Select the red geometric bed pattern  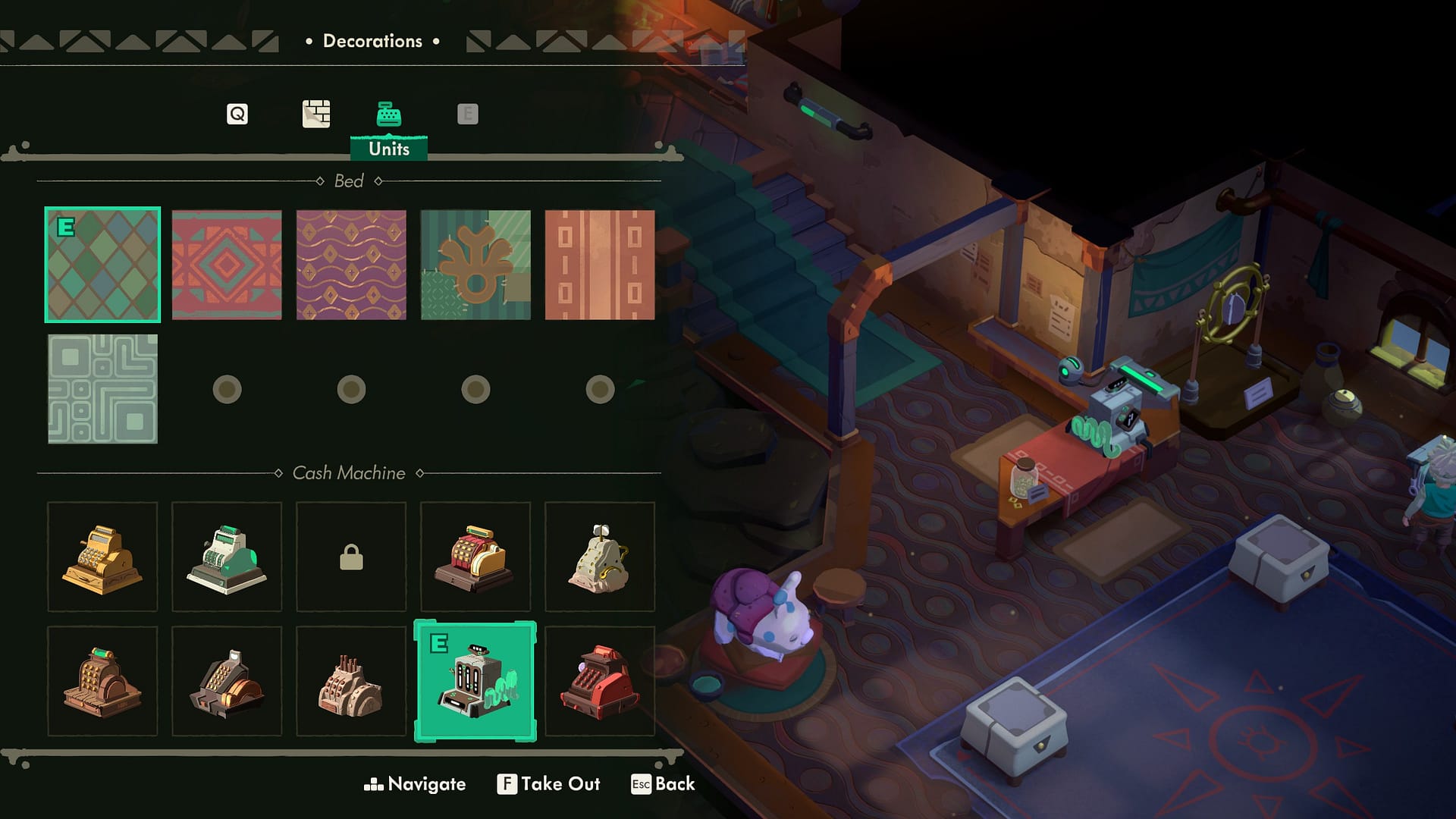[x=227, y=265]
